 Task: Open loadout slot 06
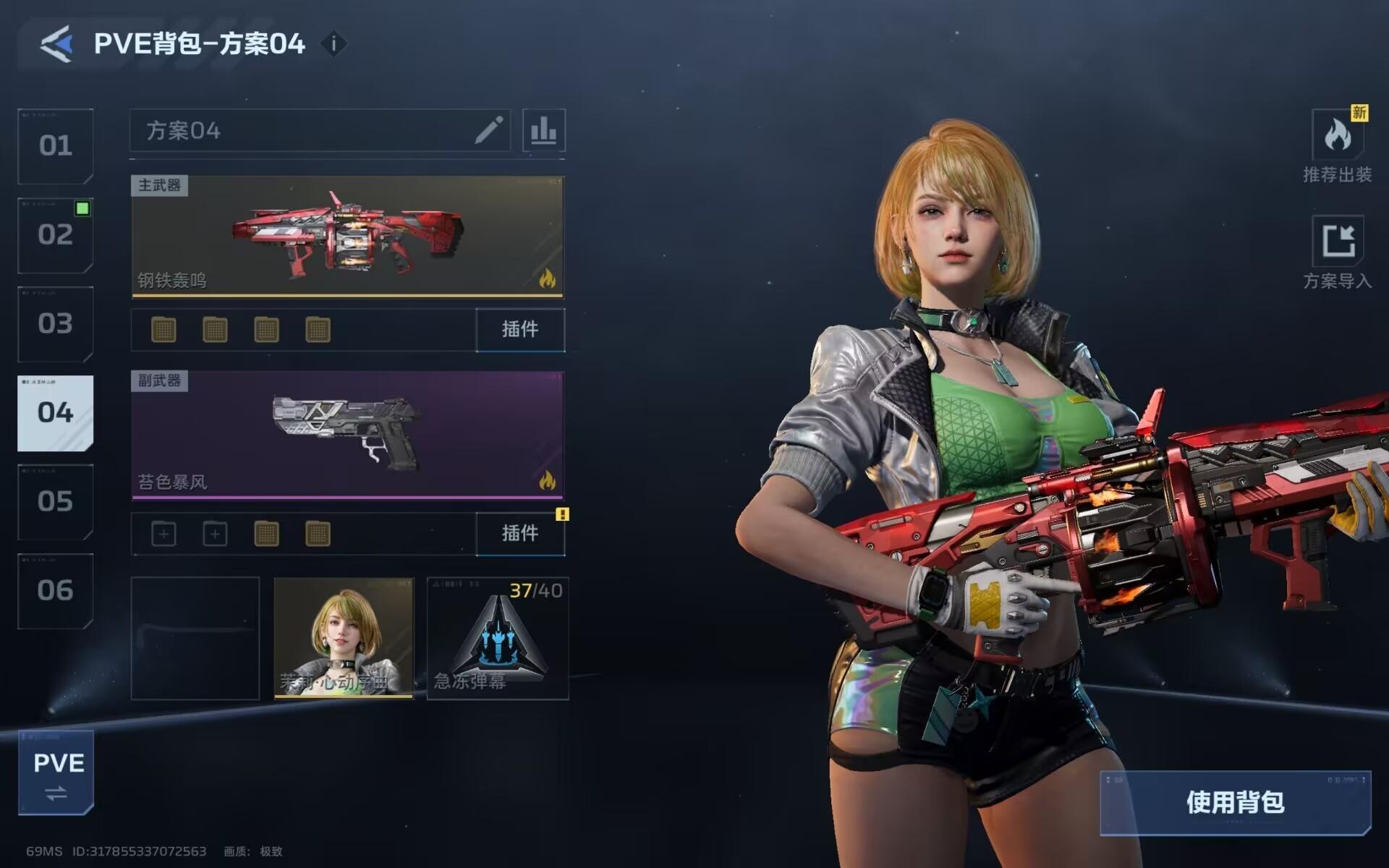point(56,591)
